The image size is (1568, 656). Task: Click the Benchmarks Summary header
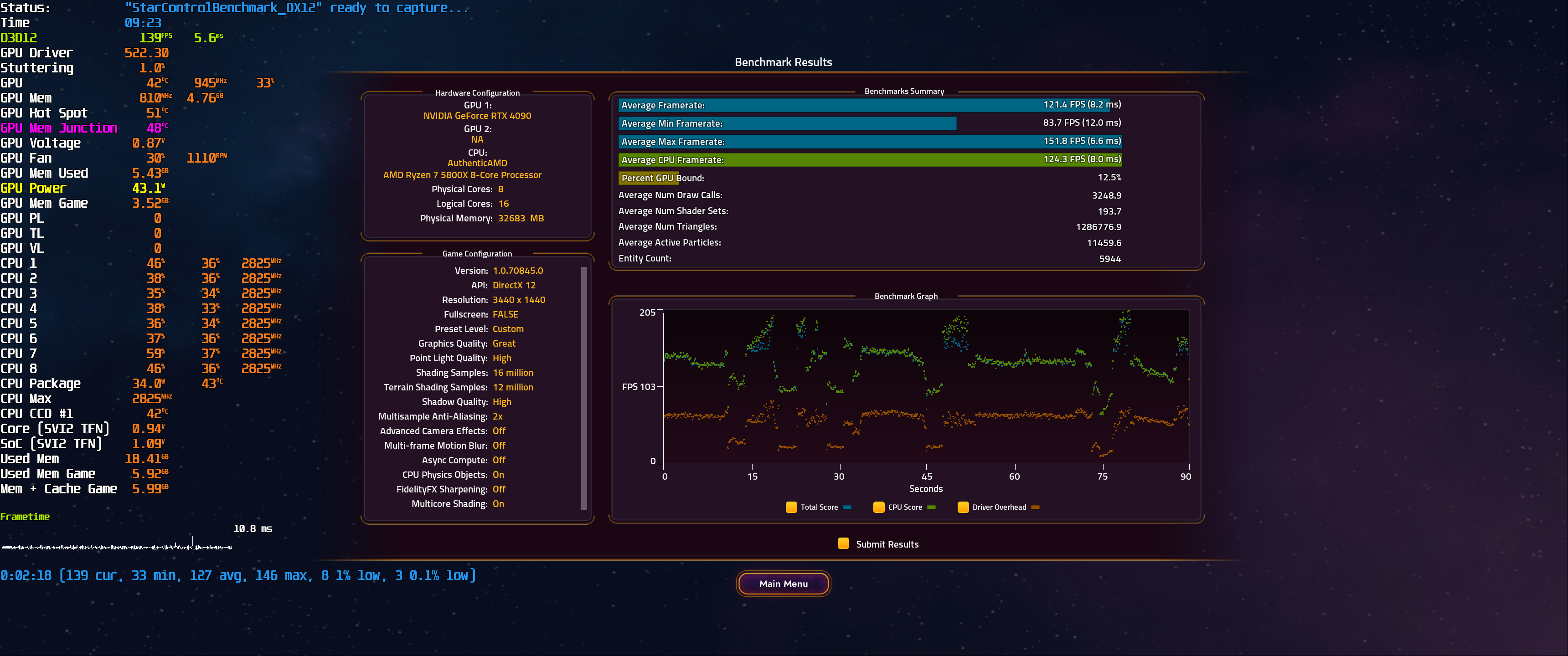coord(904,91)
